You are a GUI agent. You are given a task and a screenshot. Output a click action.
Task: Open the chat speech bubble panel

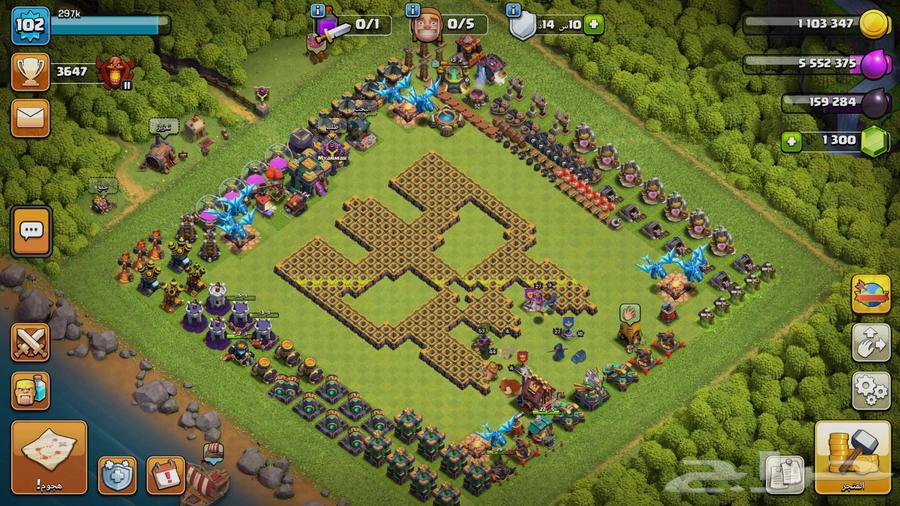click(x=31, y=232)
